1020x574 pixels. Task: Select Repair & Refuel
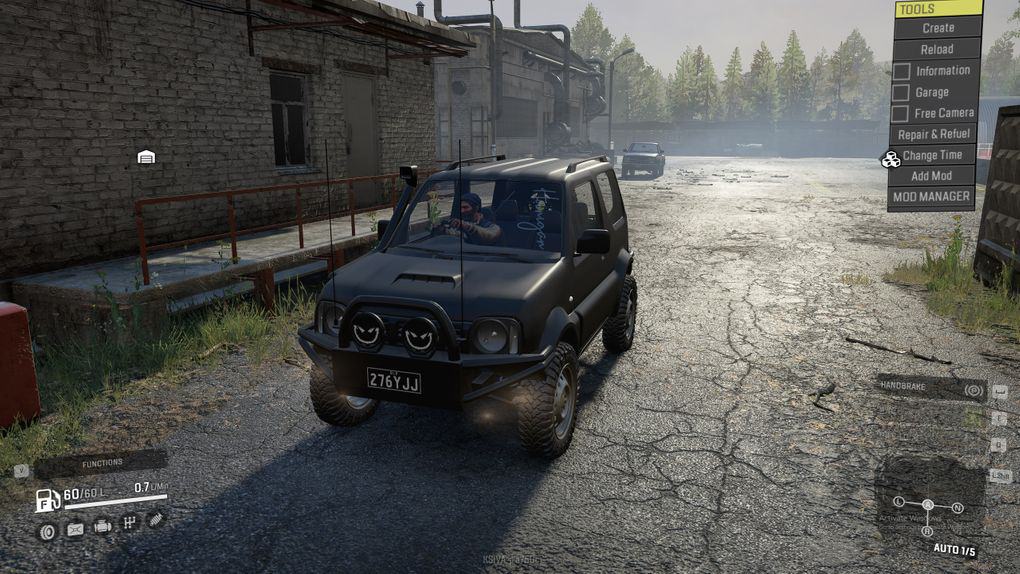point(933,134)
